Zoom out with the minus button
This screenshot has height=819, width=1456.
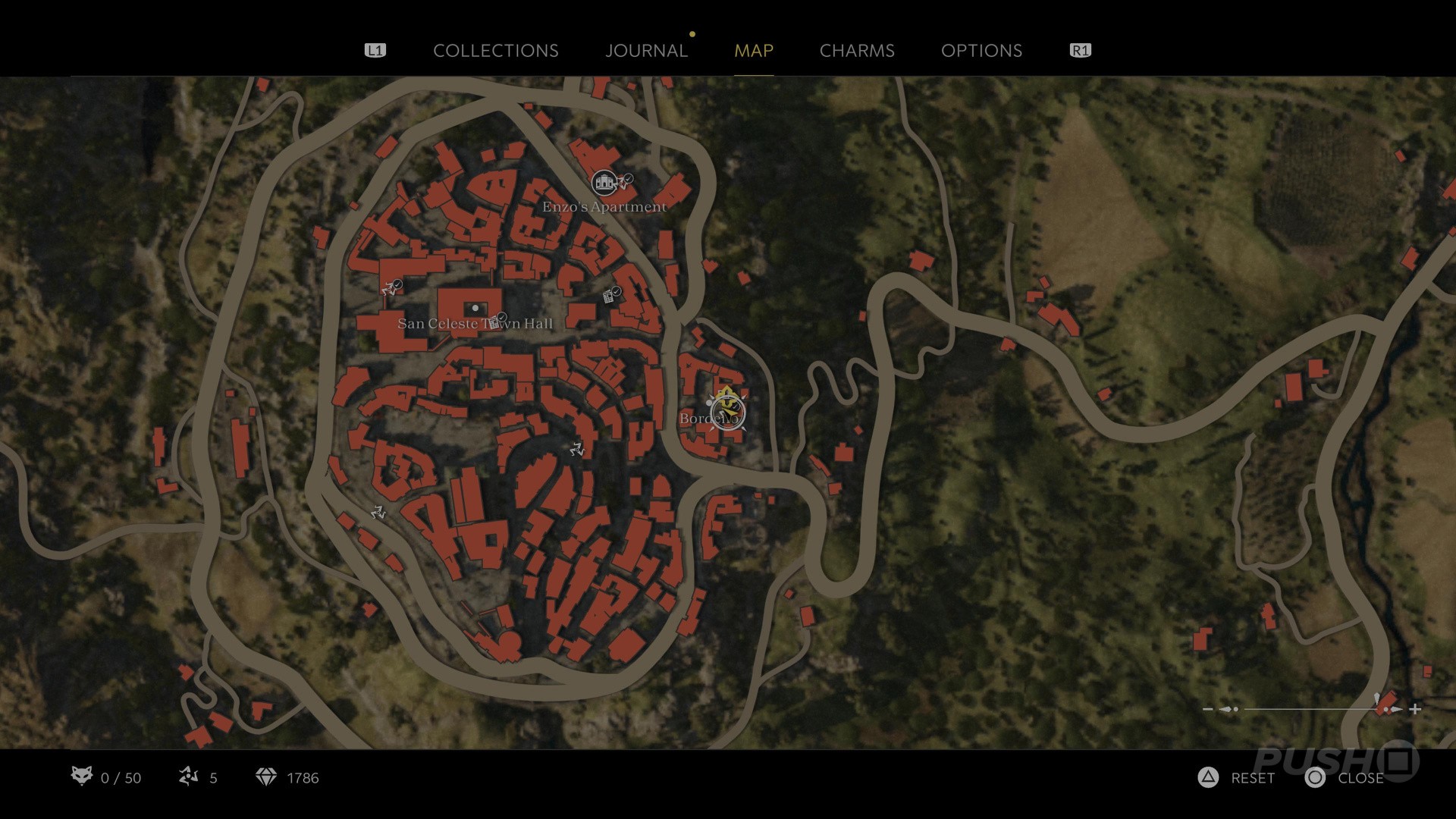[1208, 710]
